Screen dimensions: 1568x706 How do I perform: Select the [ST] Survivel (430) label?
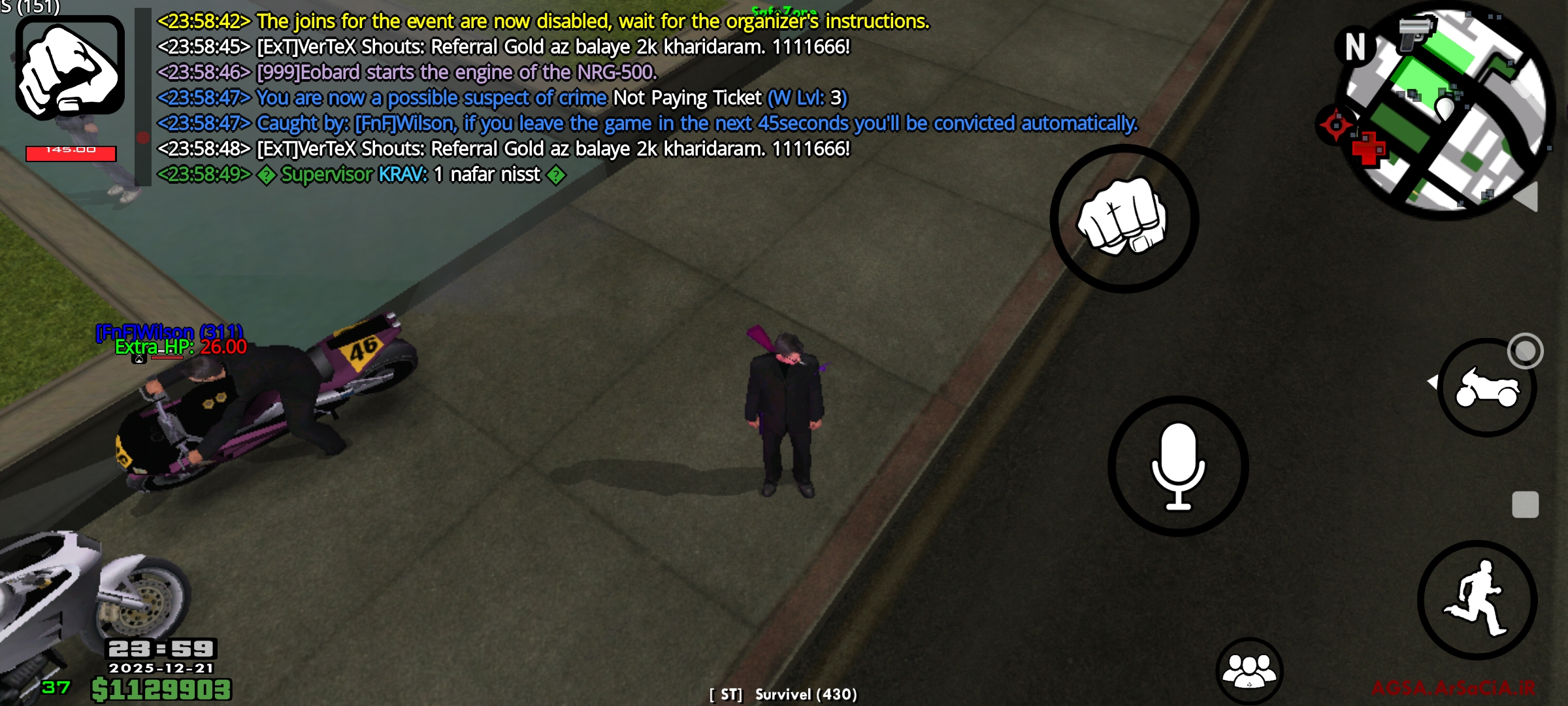783,696
